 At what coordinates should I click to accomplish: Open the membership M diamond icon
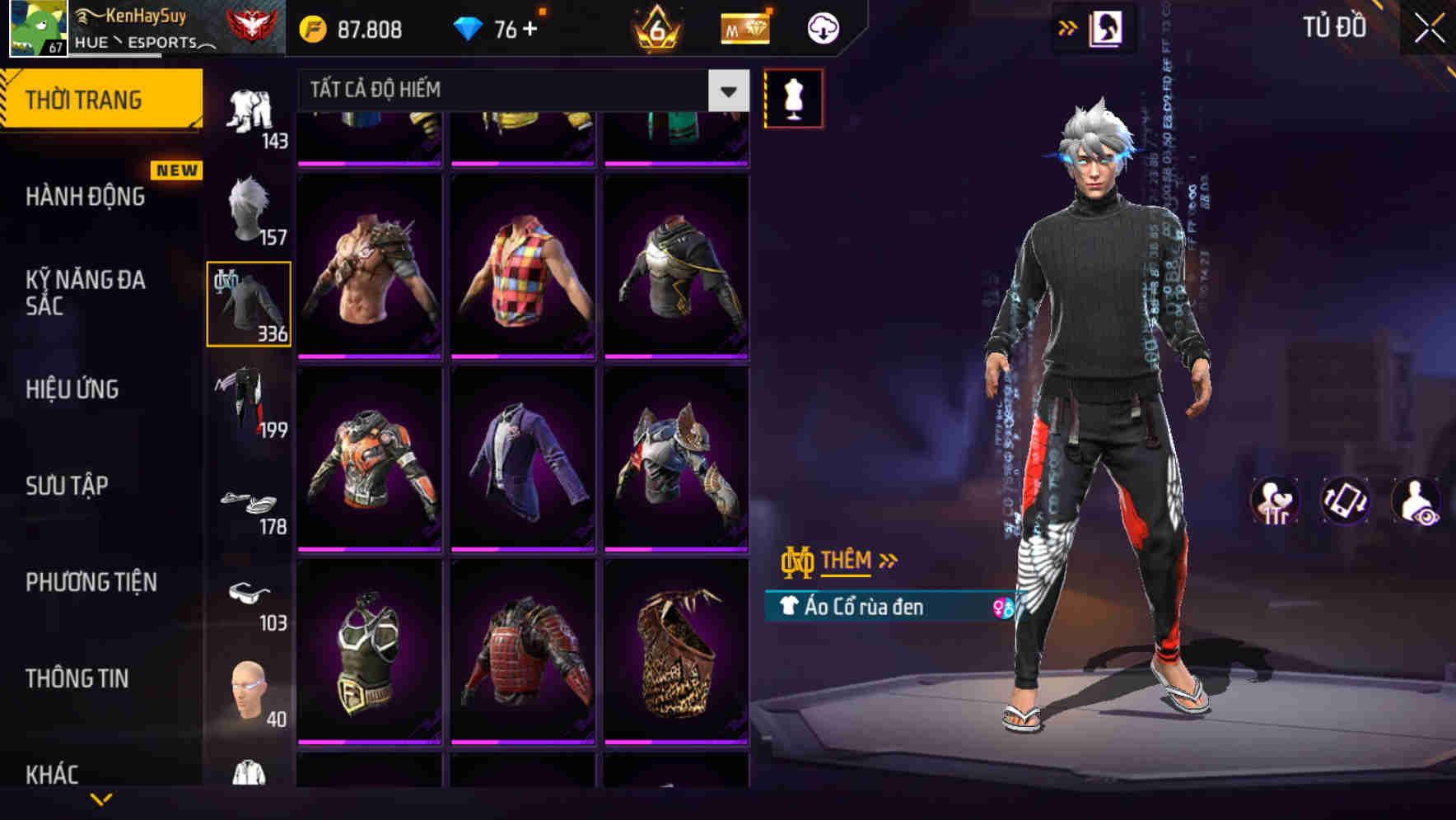[744, 27]
